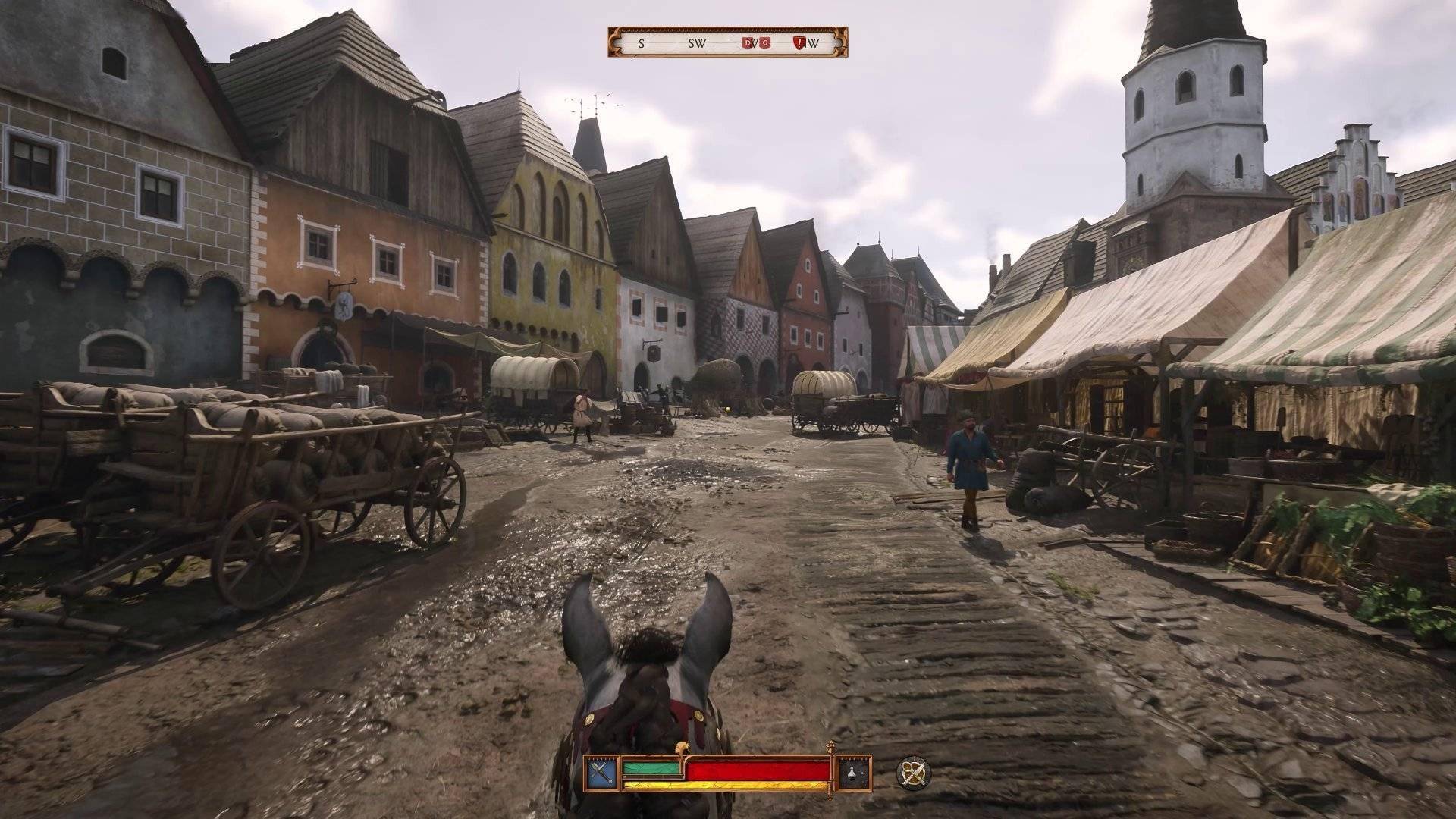
Task: Click the compass bar's SW heading
Action: pyautogui.click(x=696, y=43)
